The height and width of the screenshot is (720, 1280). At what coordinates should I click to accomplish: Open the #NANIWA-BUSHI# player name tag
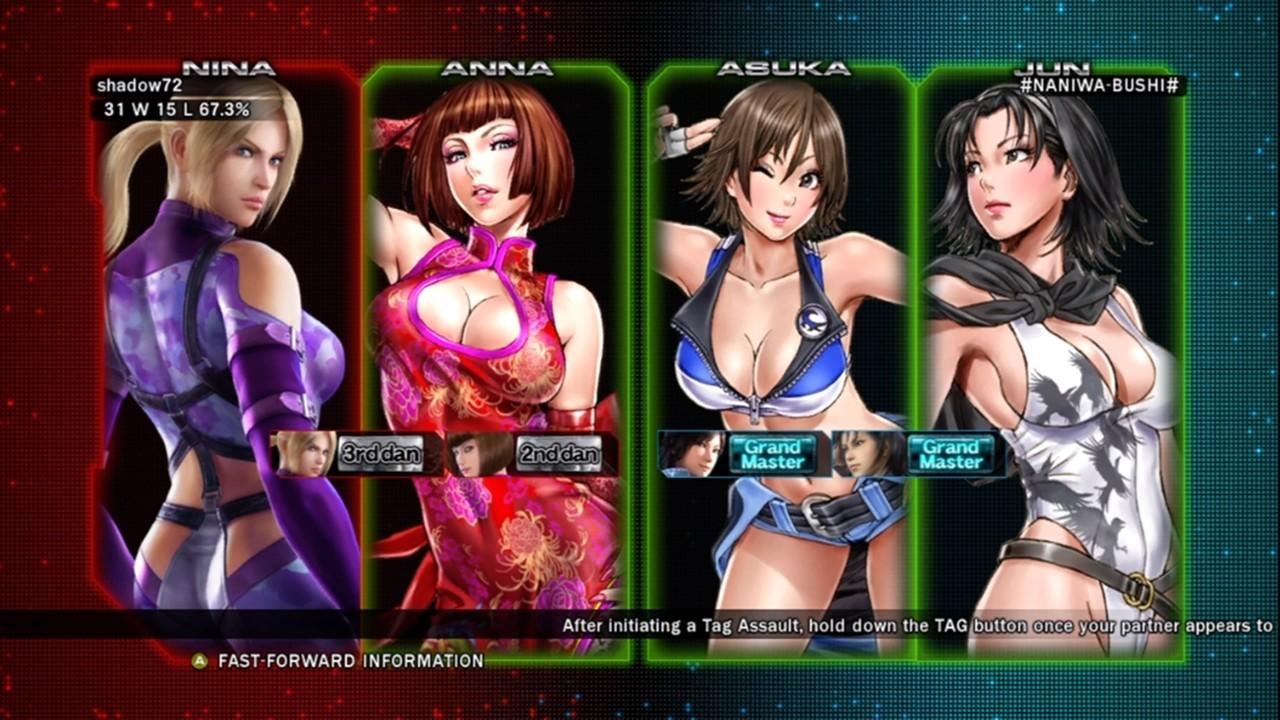click(1100, 87)
